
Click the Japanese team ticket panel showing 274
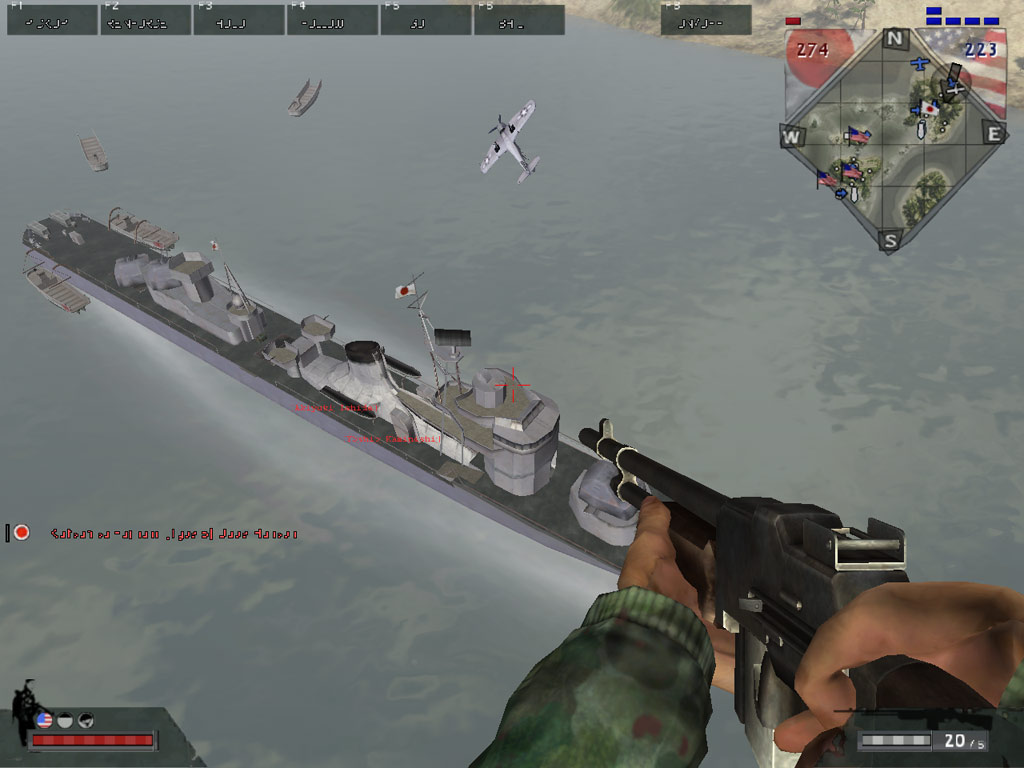pyautogui.click(x=813, y=50)
